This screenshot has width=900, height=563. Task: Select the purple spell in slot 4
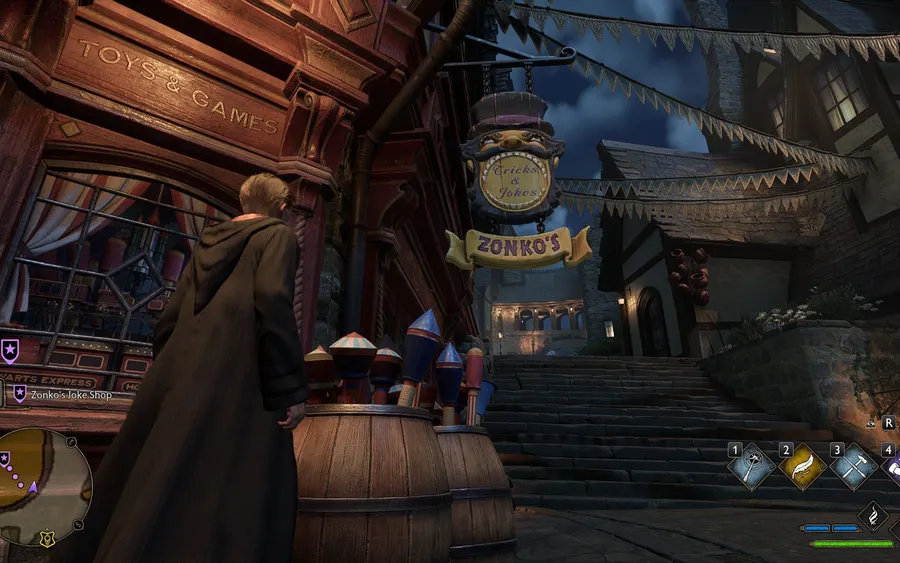tap(892, 466)
